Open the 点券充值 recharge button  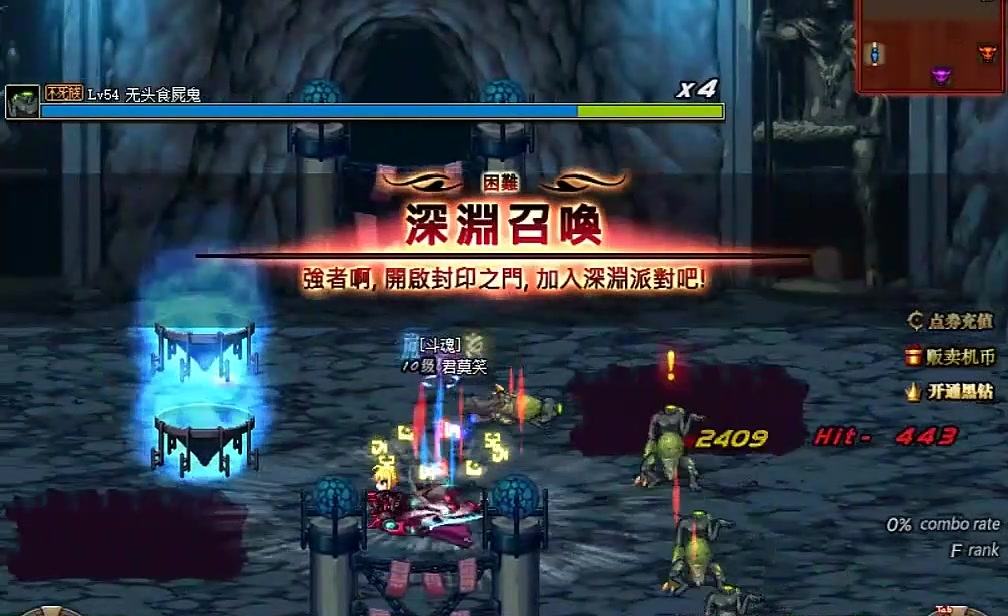(951, 321)
